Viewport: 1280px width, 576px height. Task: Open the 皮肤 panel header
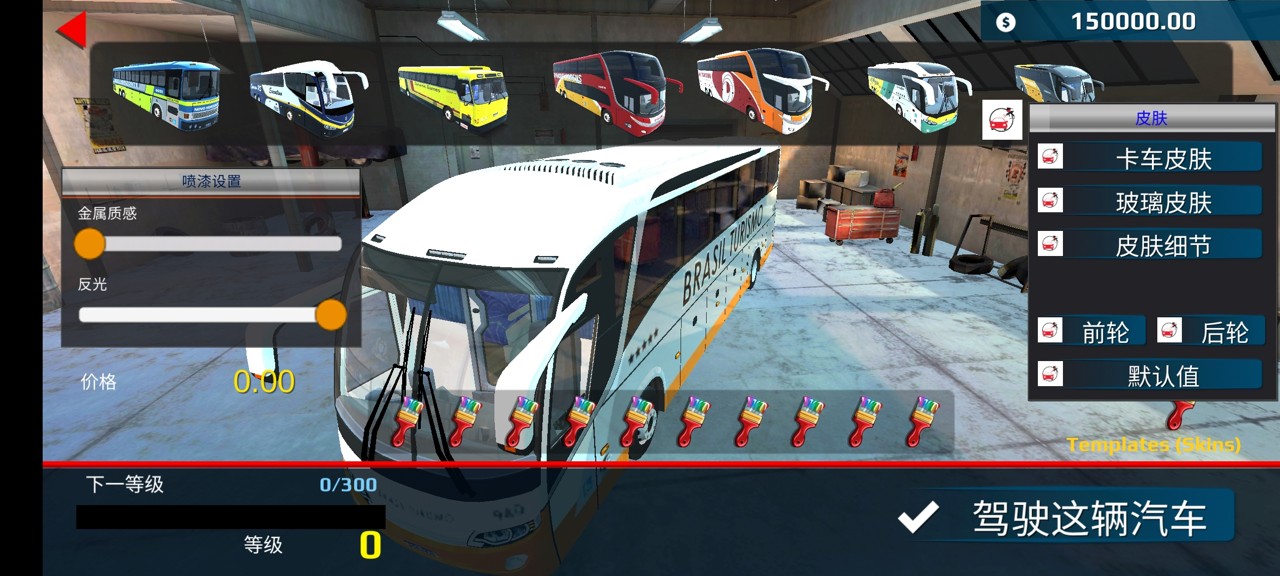pyautogui.click(x=1151, y=118)
